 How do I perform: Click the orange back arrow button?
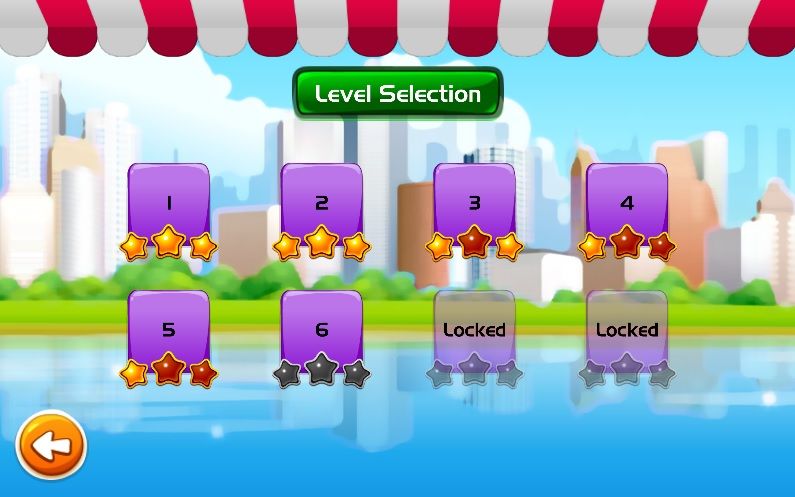(x=52, y=445)
